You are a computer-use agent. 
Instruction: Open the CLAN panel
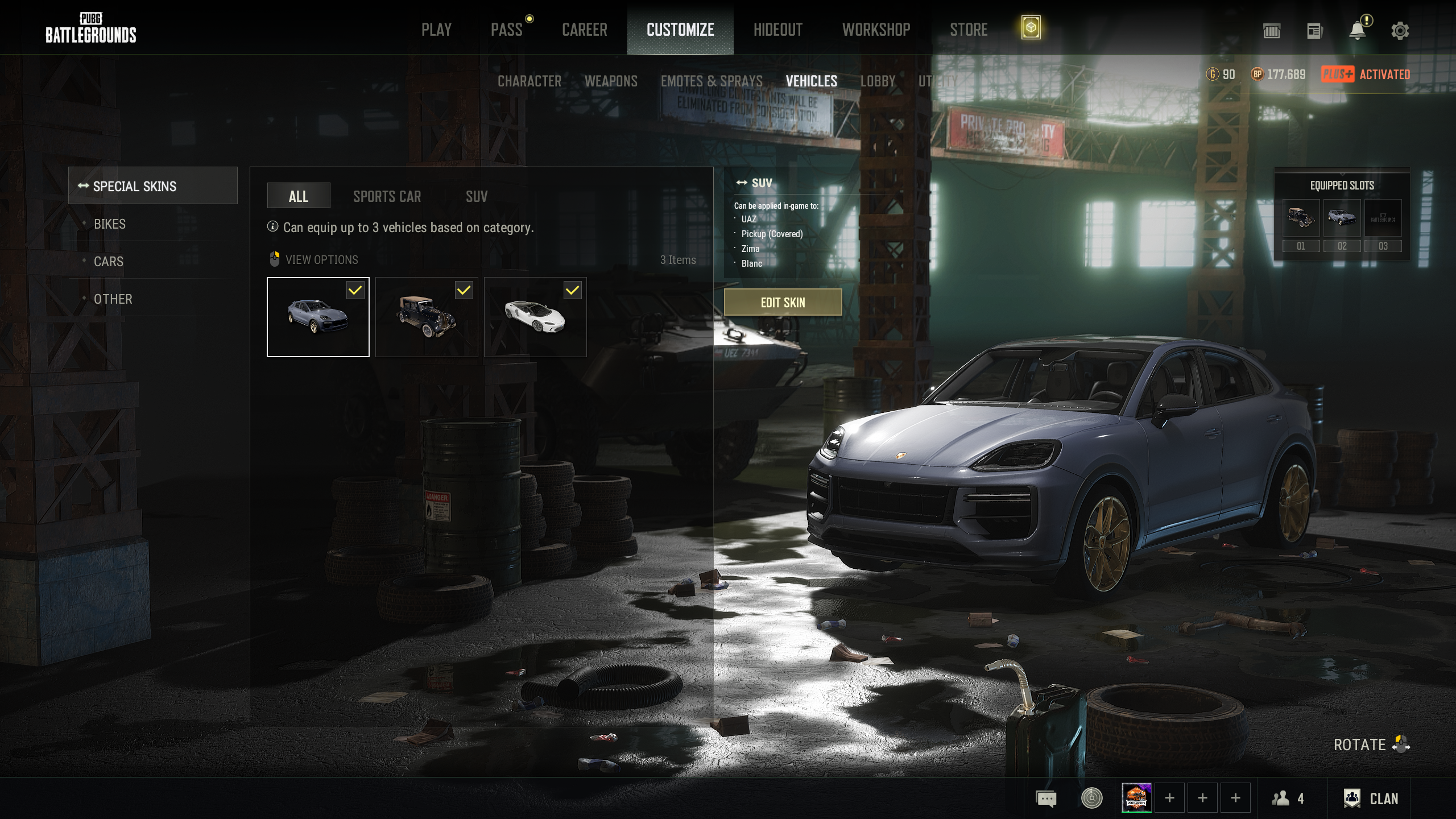pos(1371,799)
